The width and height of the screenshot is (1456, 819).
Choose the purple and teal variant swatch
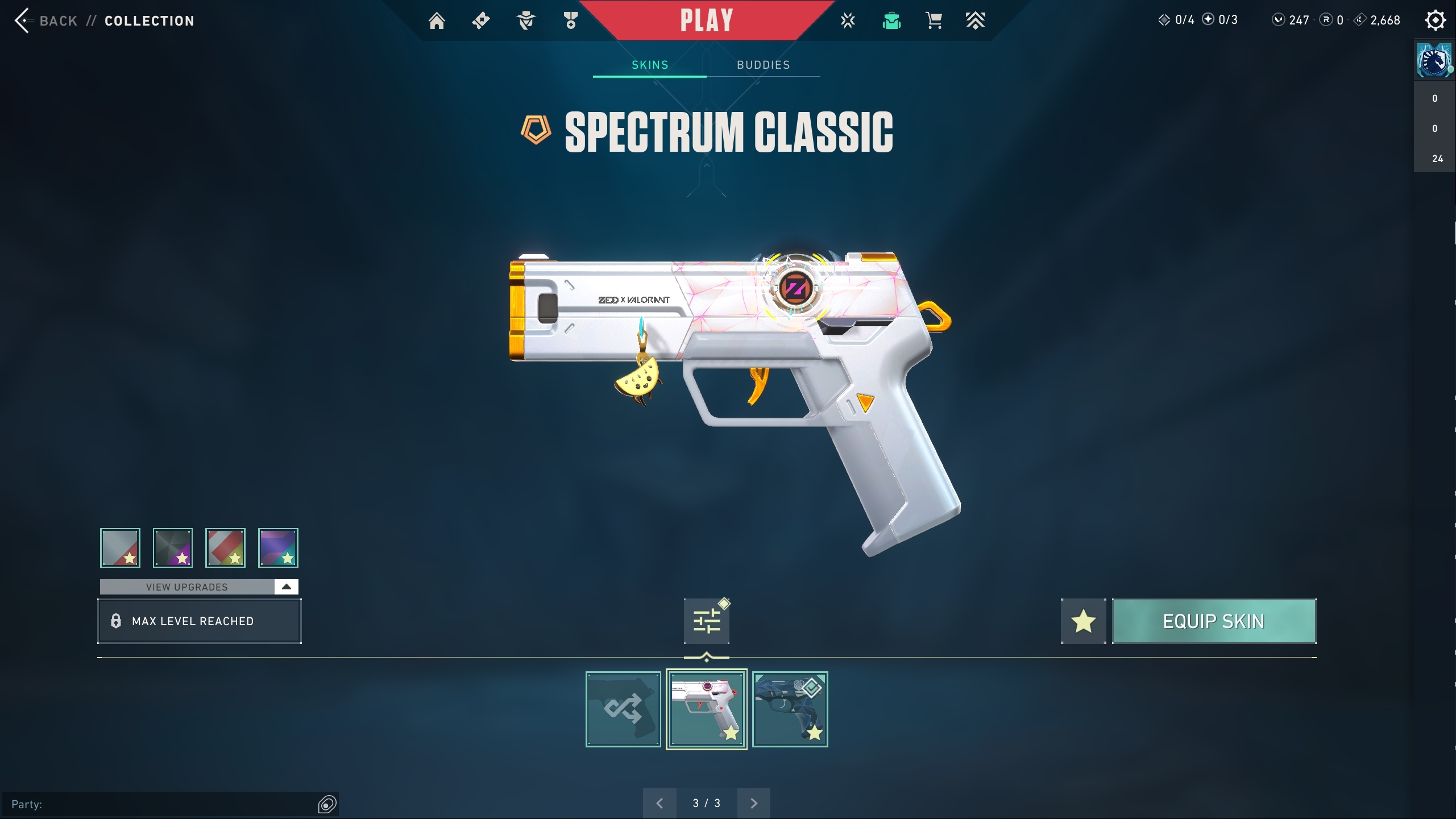pos(278,548)
